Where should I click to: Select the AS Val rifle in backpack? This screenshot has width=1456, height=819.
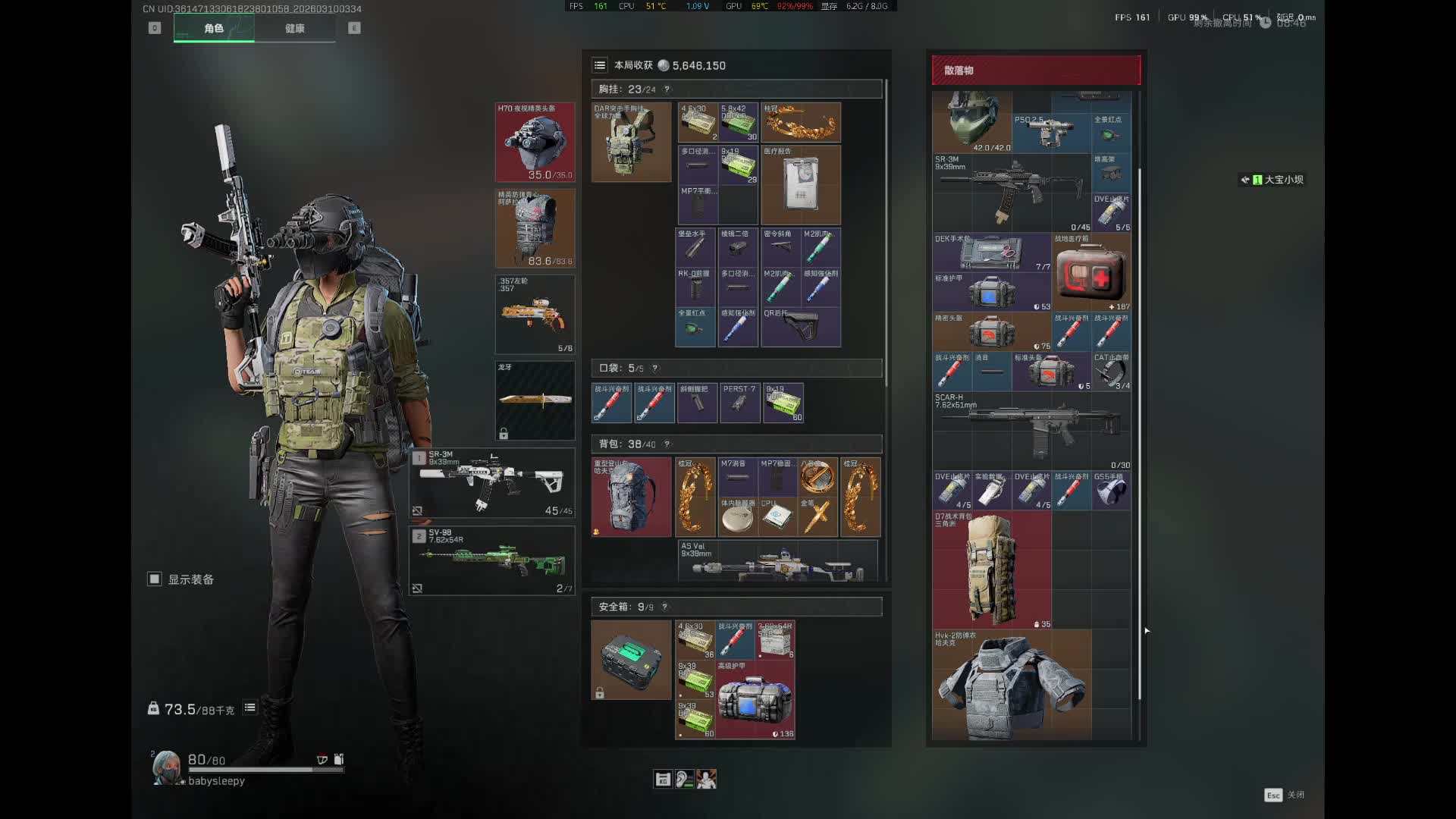click(777, 562)
